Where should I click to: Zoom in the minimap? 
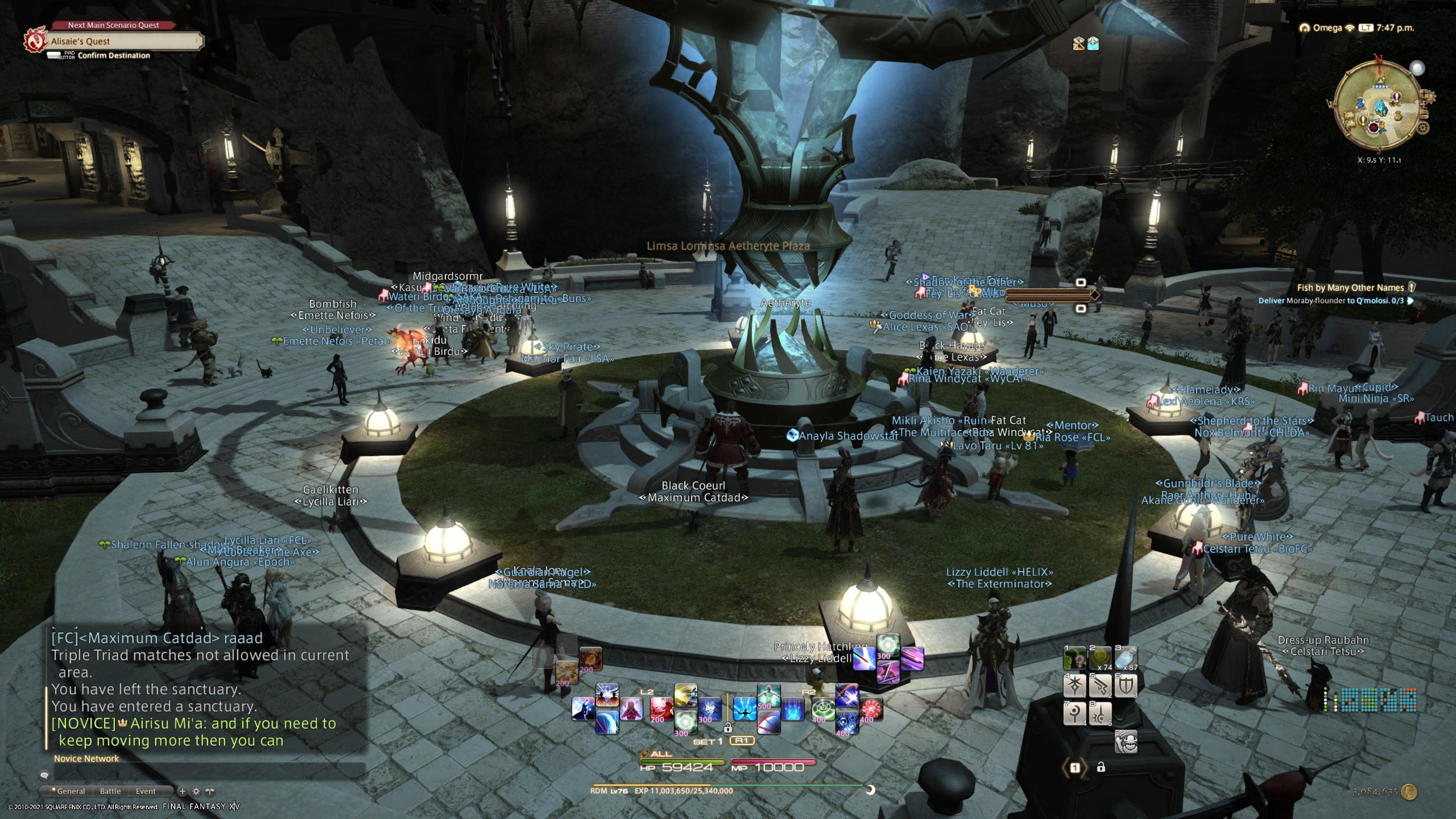coord(1425,95)
